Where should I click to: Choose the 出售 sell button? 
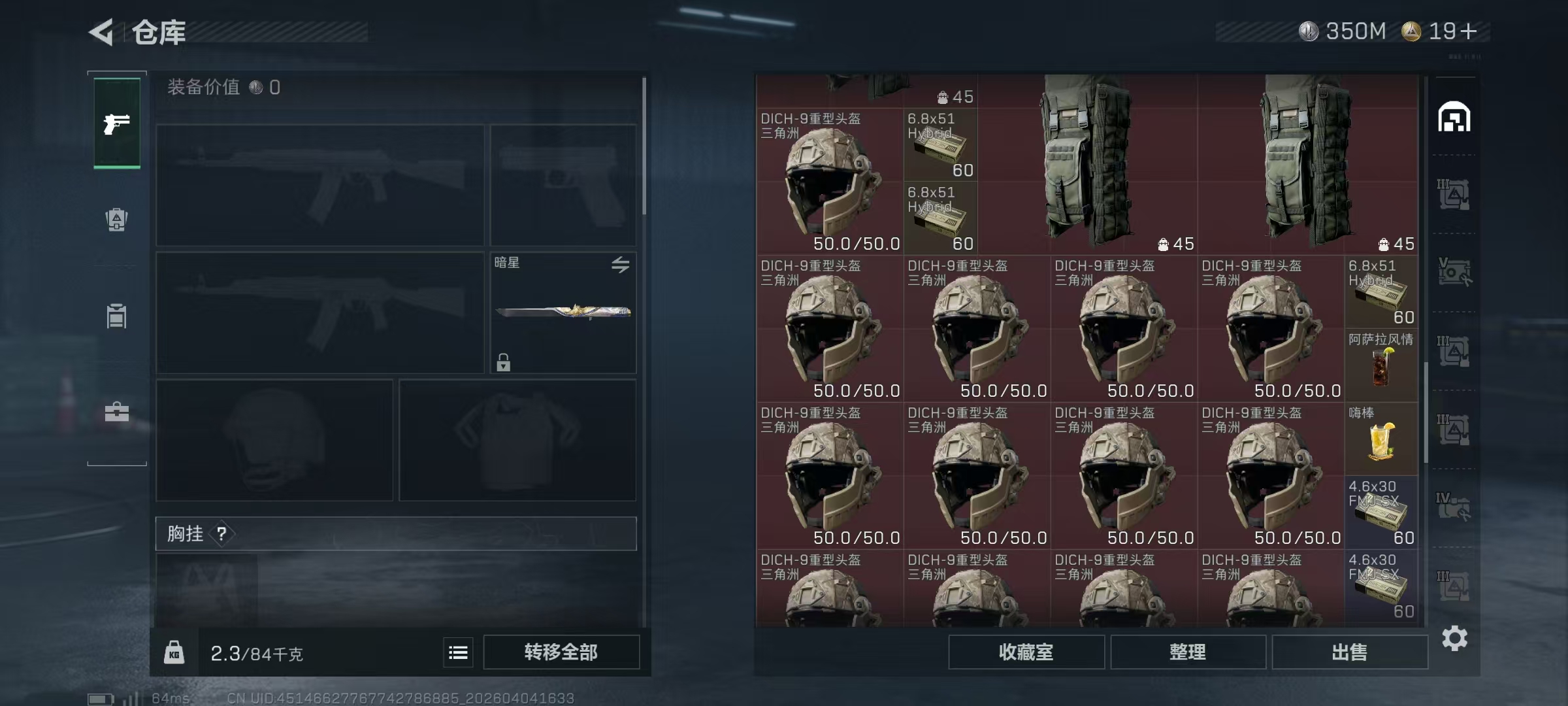coord(1349,652)
